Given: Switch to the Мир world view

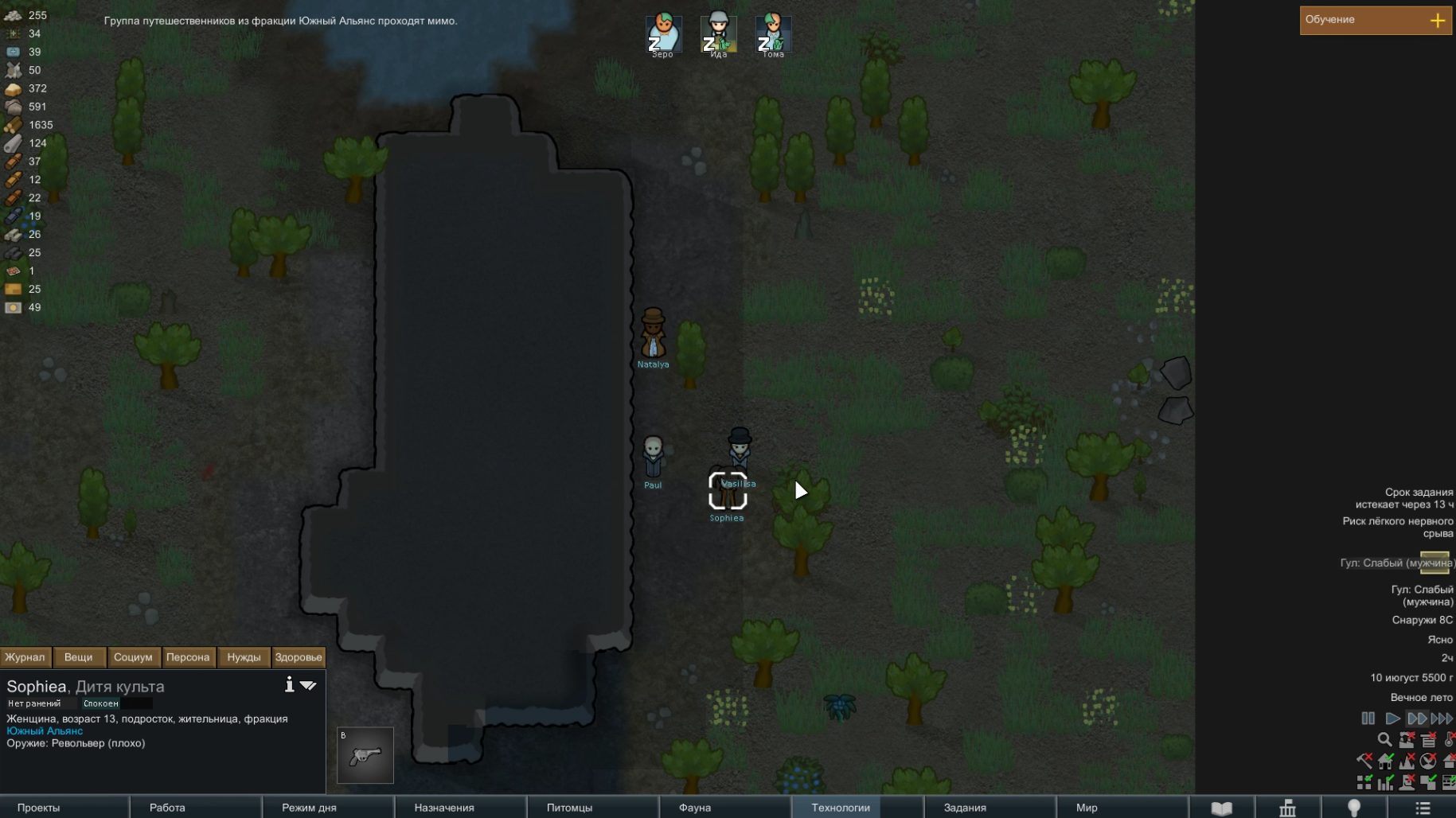Looking at the screenshot, I should click(1087, 808).
